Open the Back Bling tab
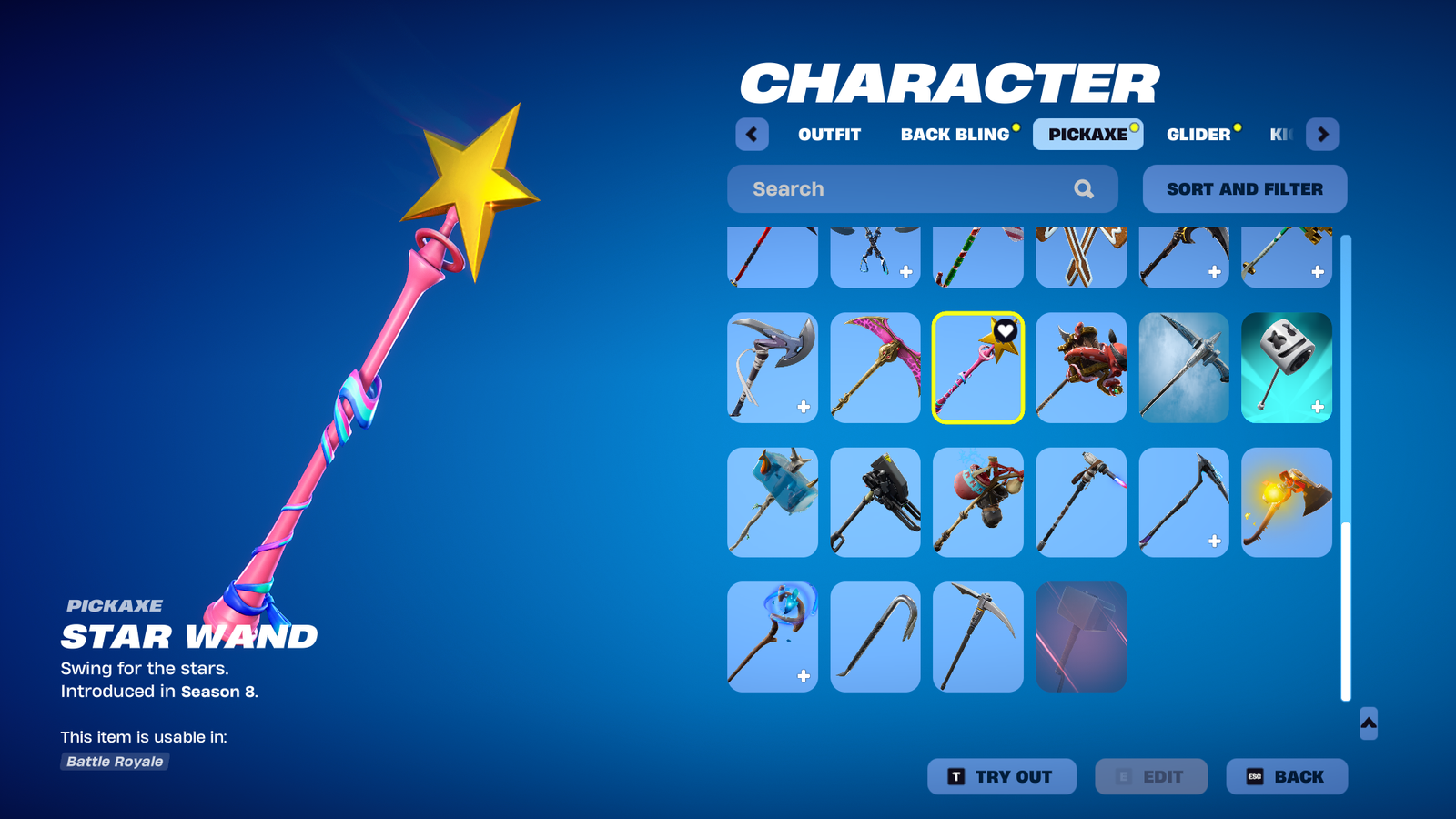This screenshot has width=1456, height=819. (955, 135)
